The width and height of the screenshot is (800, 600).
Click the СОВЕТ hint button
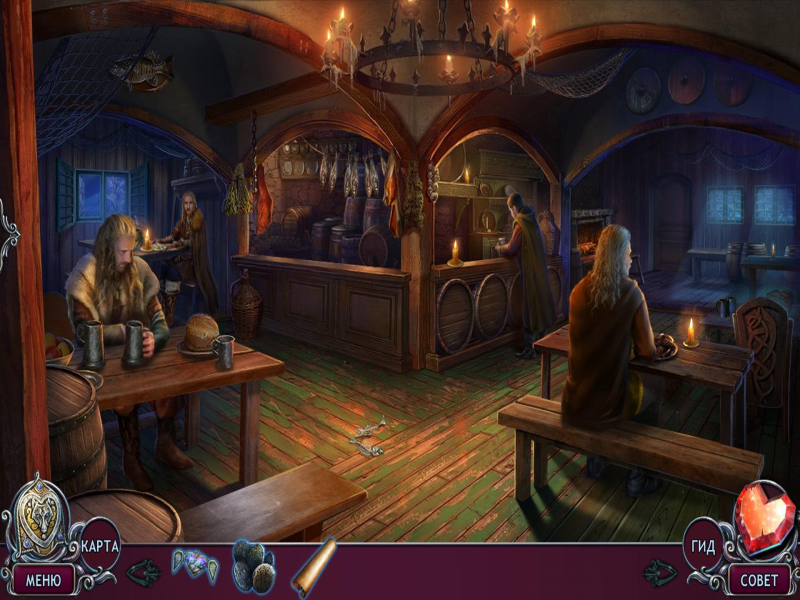[x=758, y=579]
